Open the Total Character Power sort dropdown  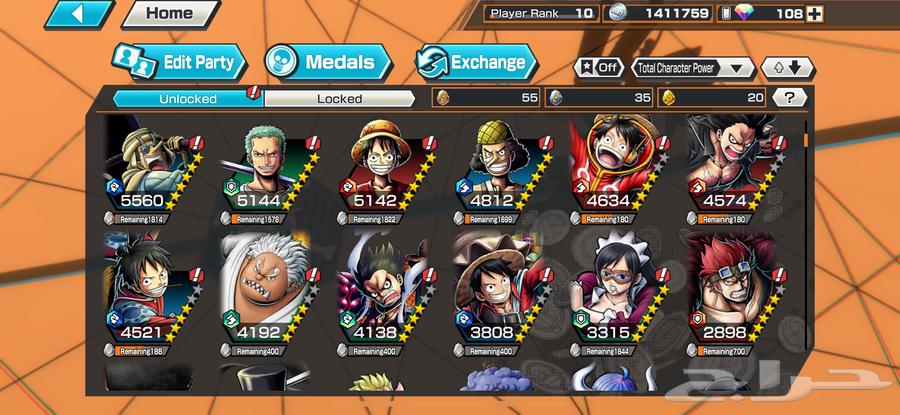pyautogui.click(x=692, y=68)
